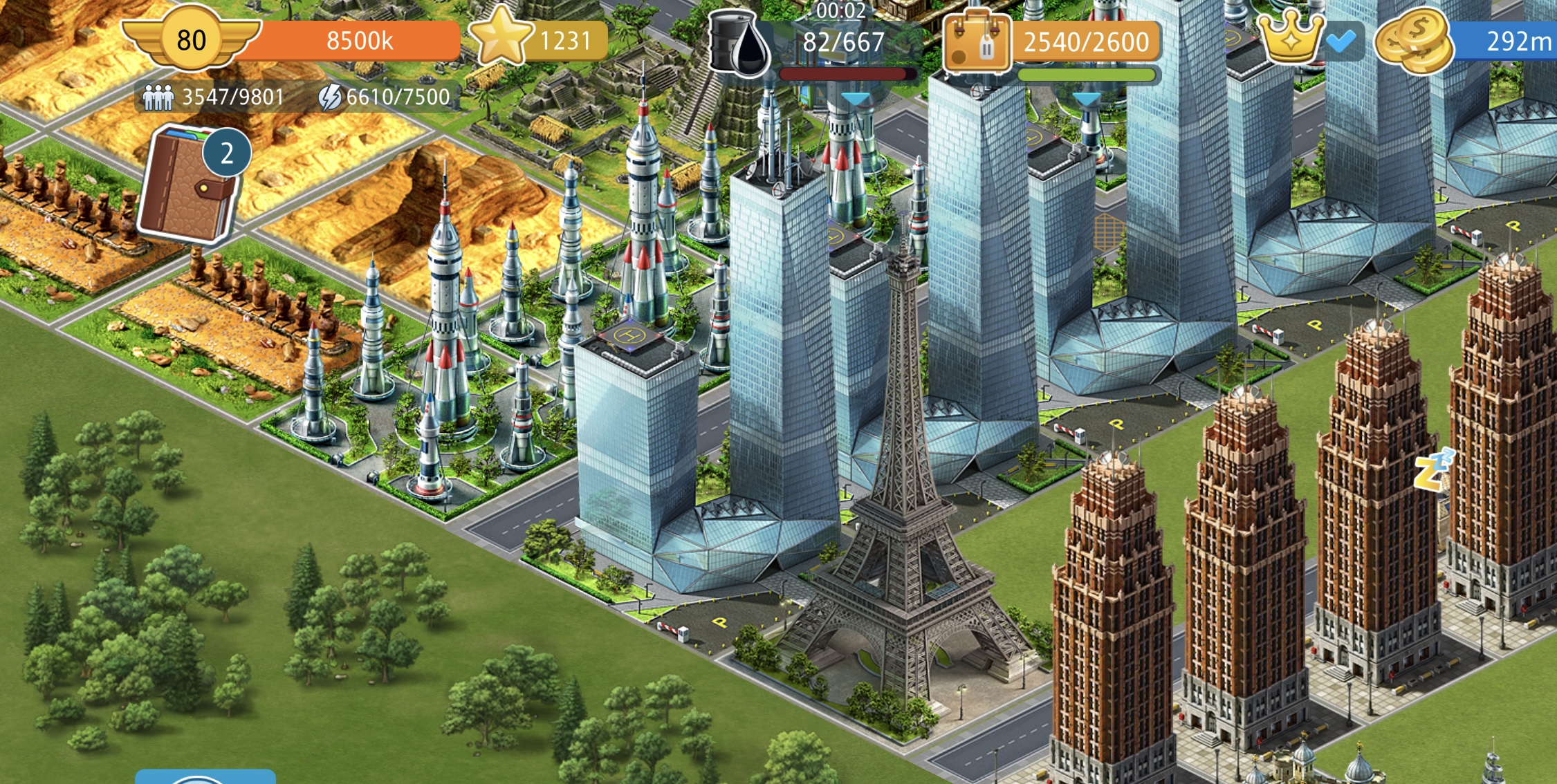This screenshot has height=784, width=1557.
Task: Open the suitcase storage icon
Action: click(976, 43)
